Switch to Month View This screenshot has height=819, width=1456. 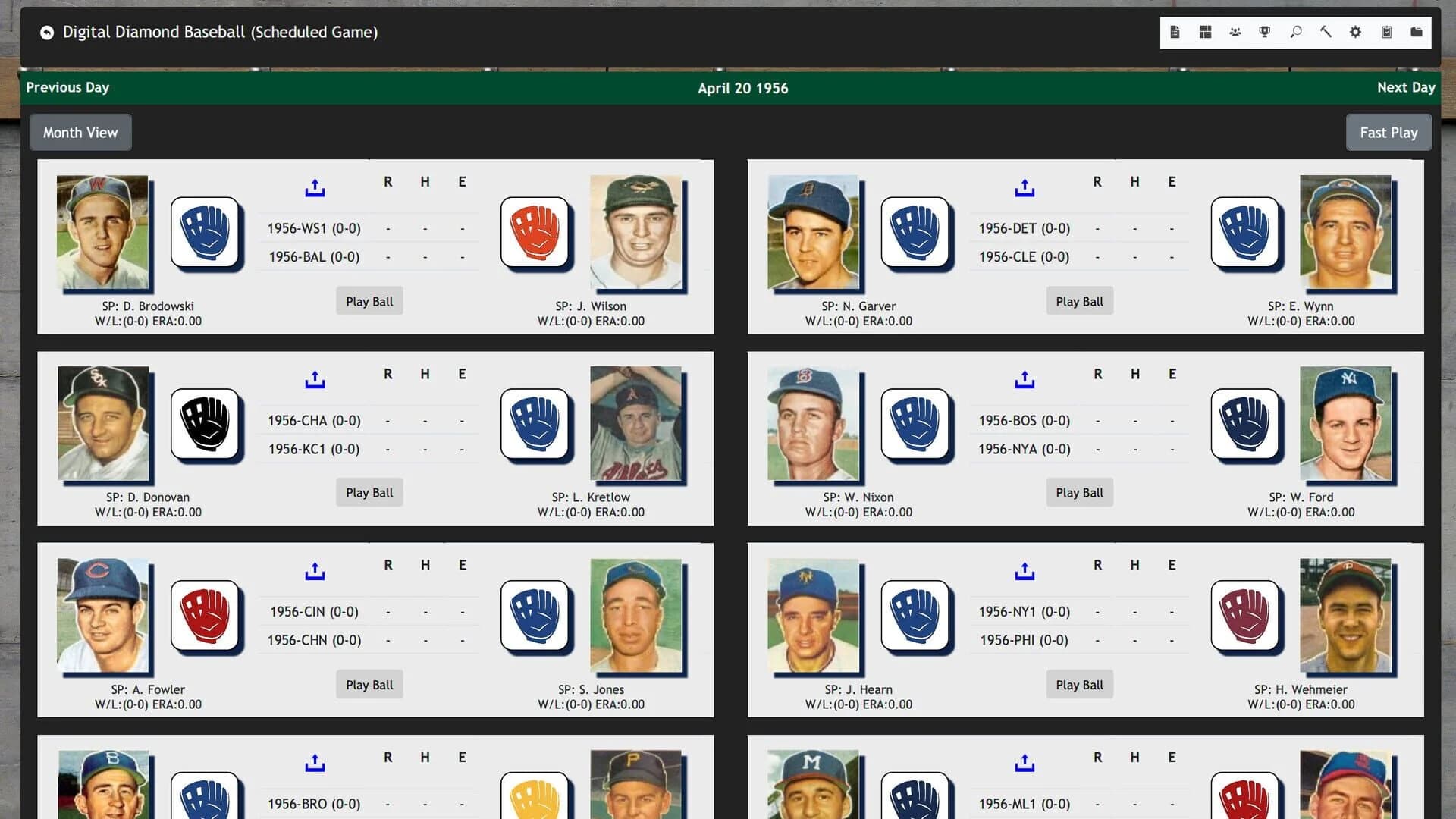tap(80, 132)
